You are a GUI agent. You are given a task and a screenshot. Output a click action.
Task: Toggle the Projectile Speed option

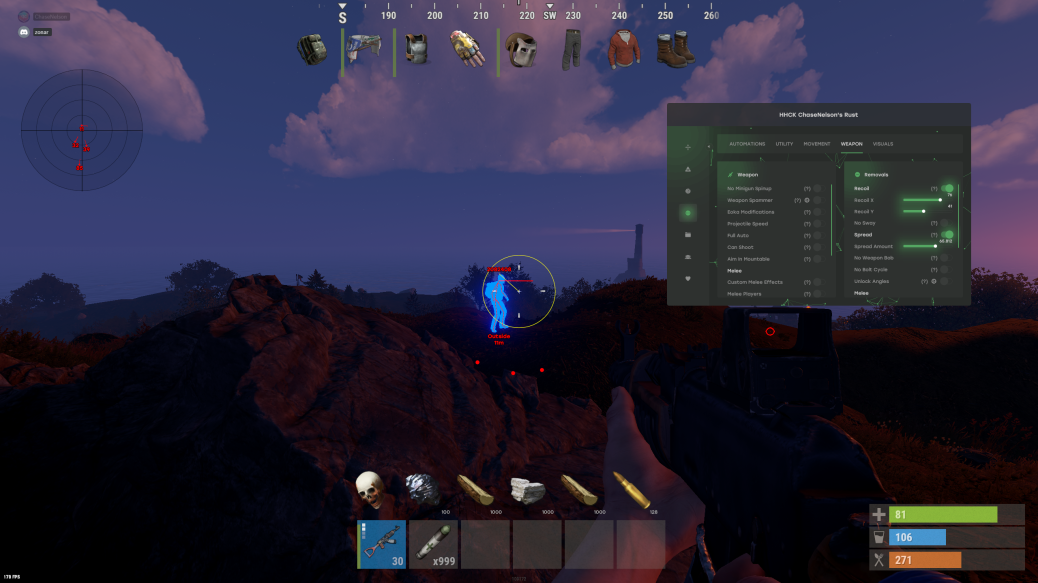[x=817, y=223]
